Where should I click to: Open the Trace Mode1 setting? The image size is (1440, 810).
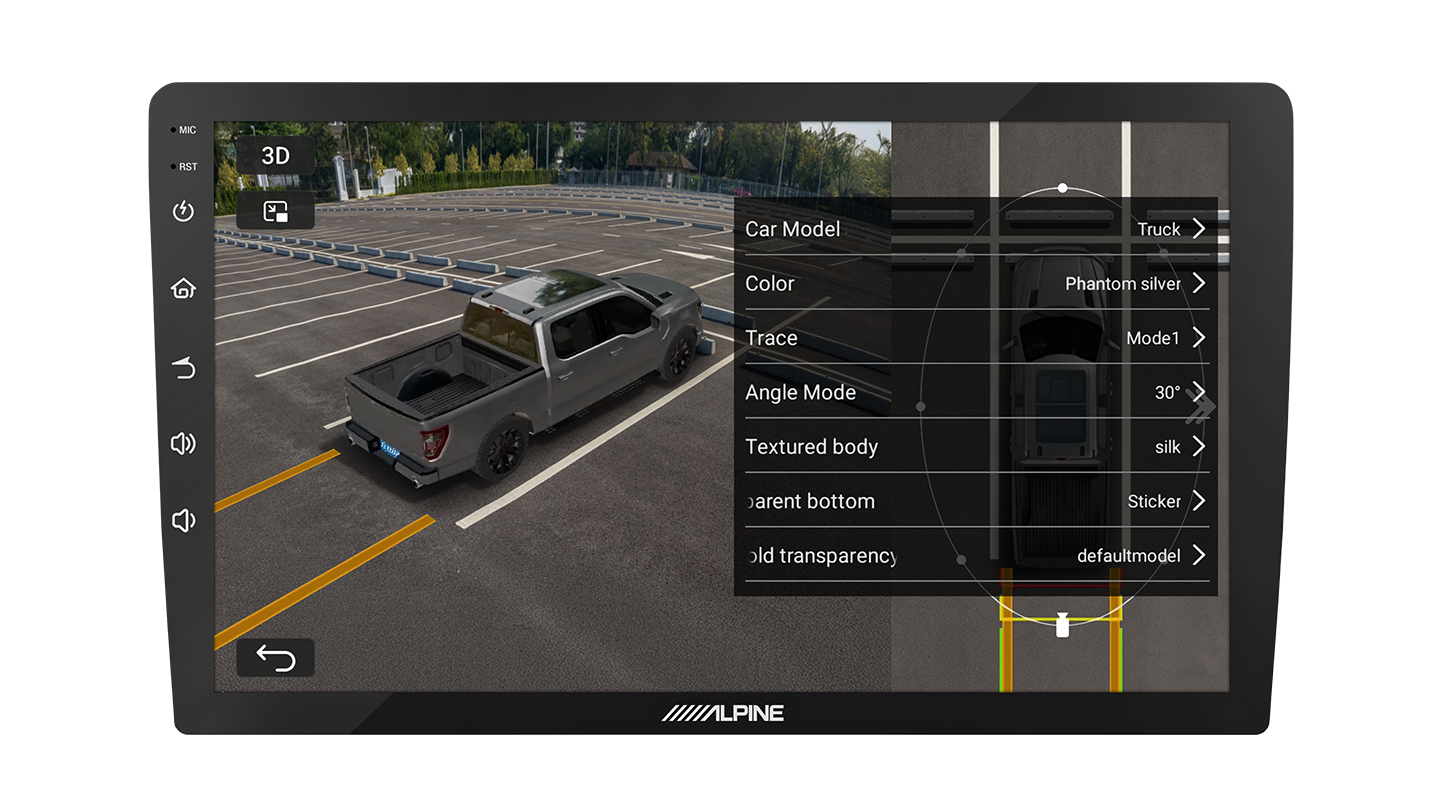pyautogui.click(x=975, y=338)
